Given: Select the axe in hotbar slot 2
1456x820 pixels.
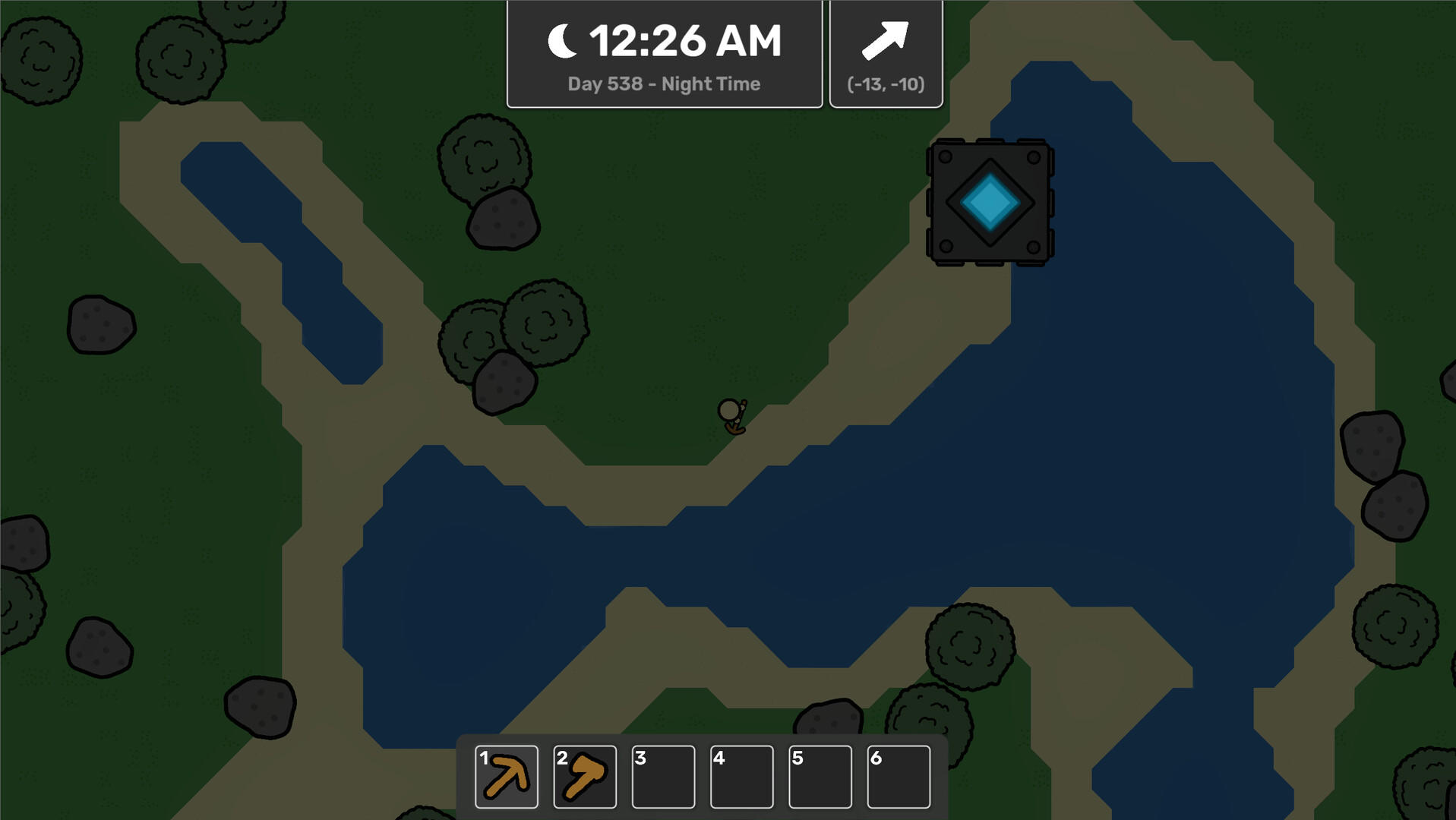Looking at the screenshot, I should pyautogui.click(x=585, y=776).
